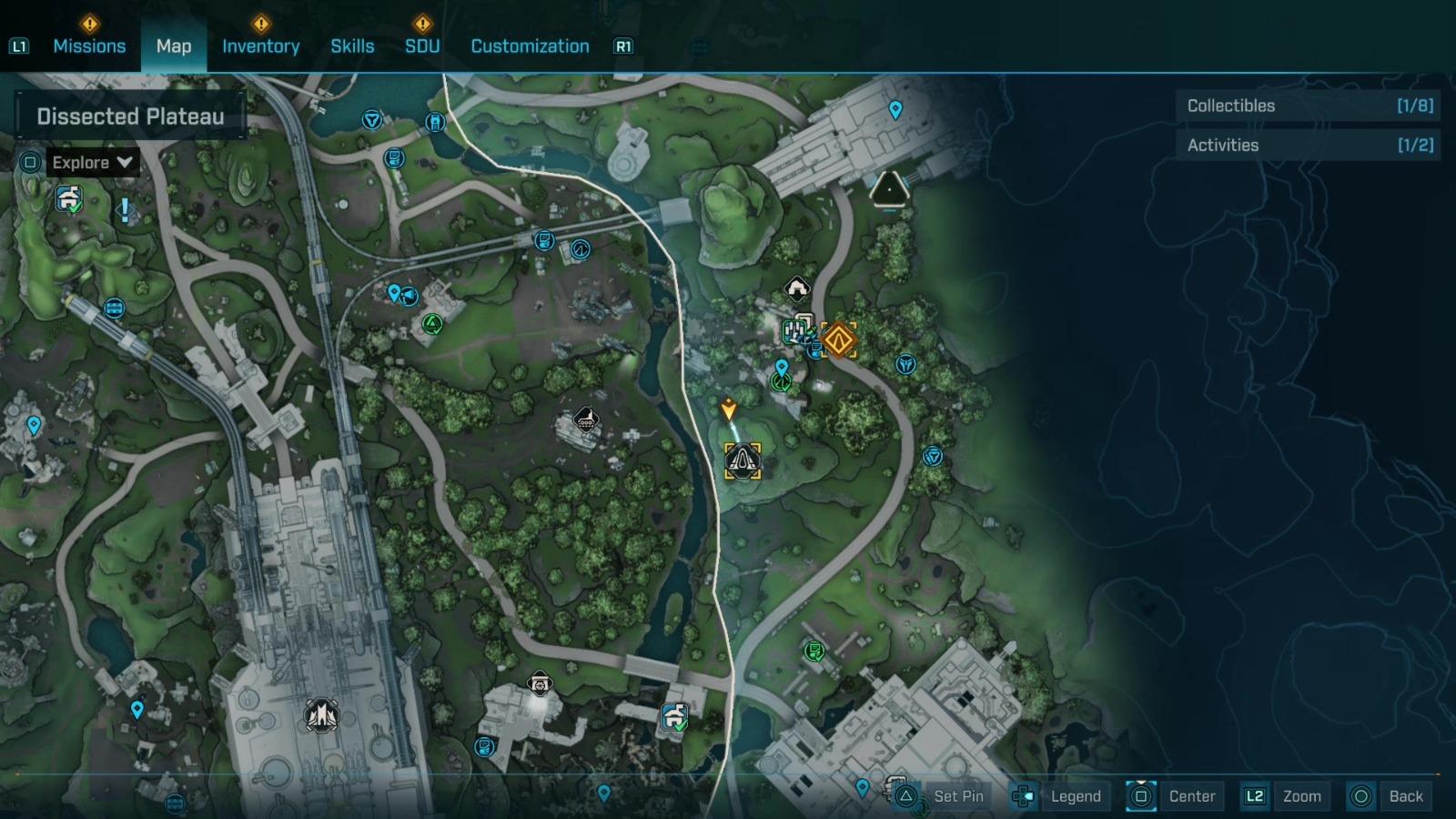Click the dark triangle marker near the facility
The image size is (1456, 819).
pos(889,189)
